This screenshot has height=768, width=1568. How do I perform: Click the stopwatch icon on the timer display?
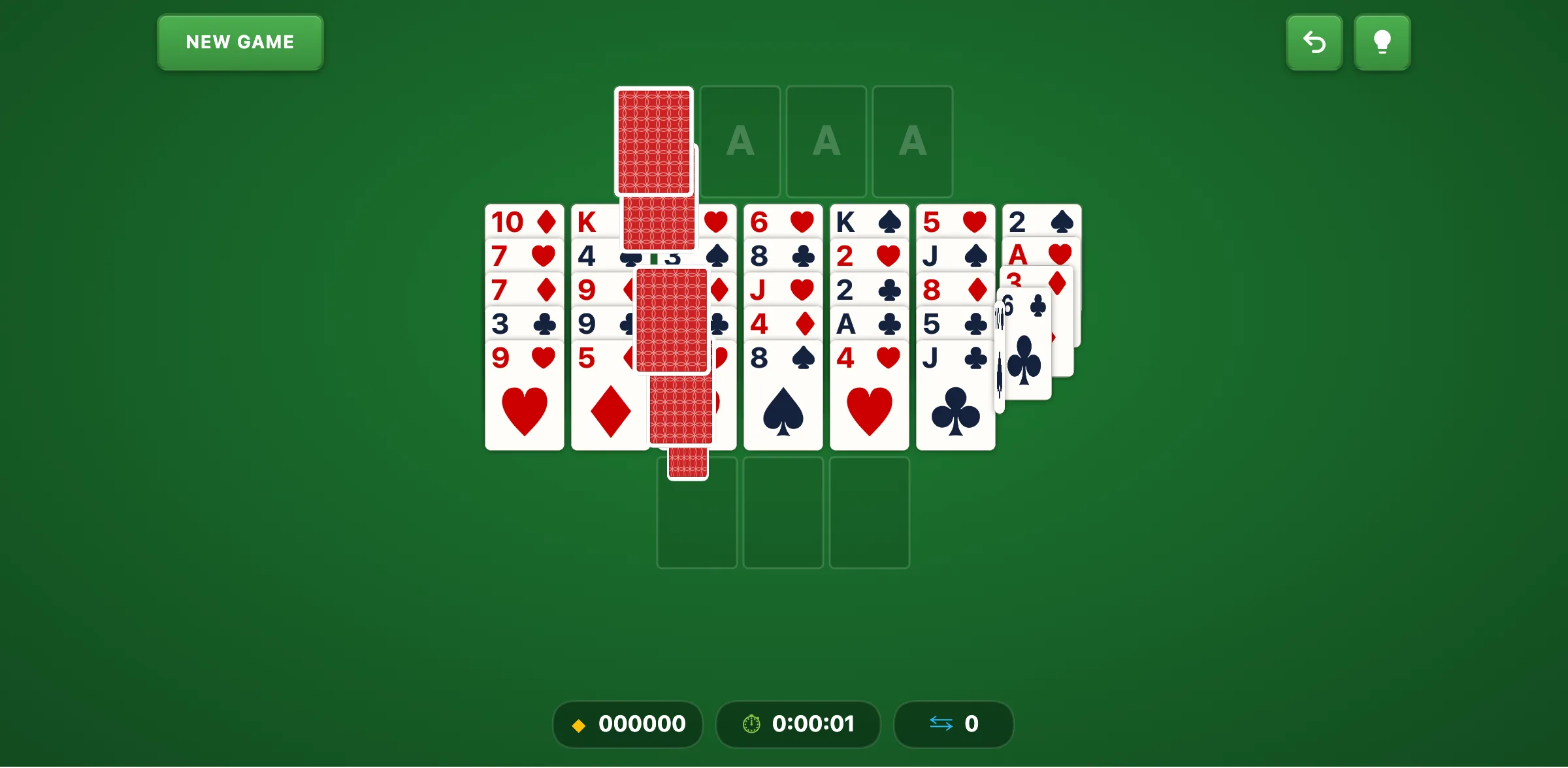pyautogui.click(x=751, y=724)
